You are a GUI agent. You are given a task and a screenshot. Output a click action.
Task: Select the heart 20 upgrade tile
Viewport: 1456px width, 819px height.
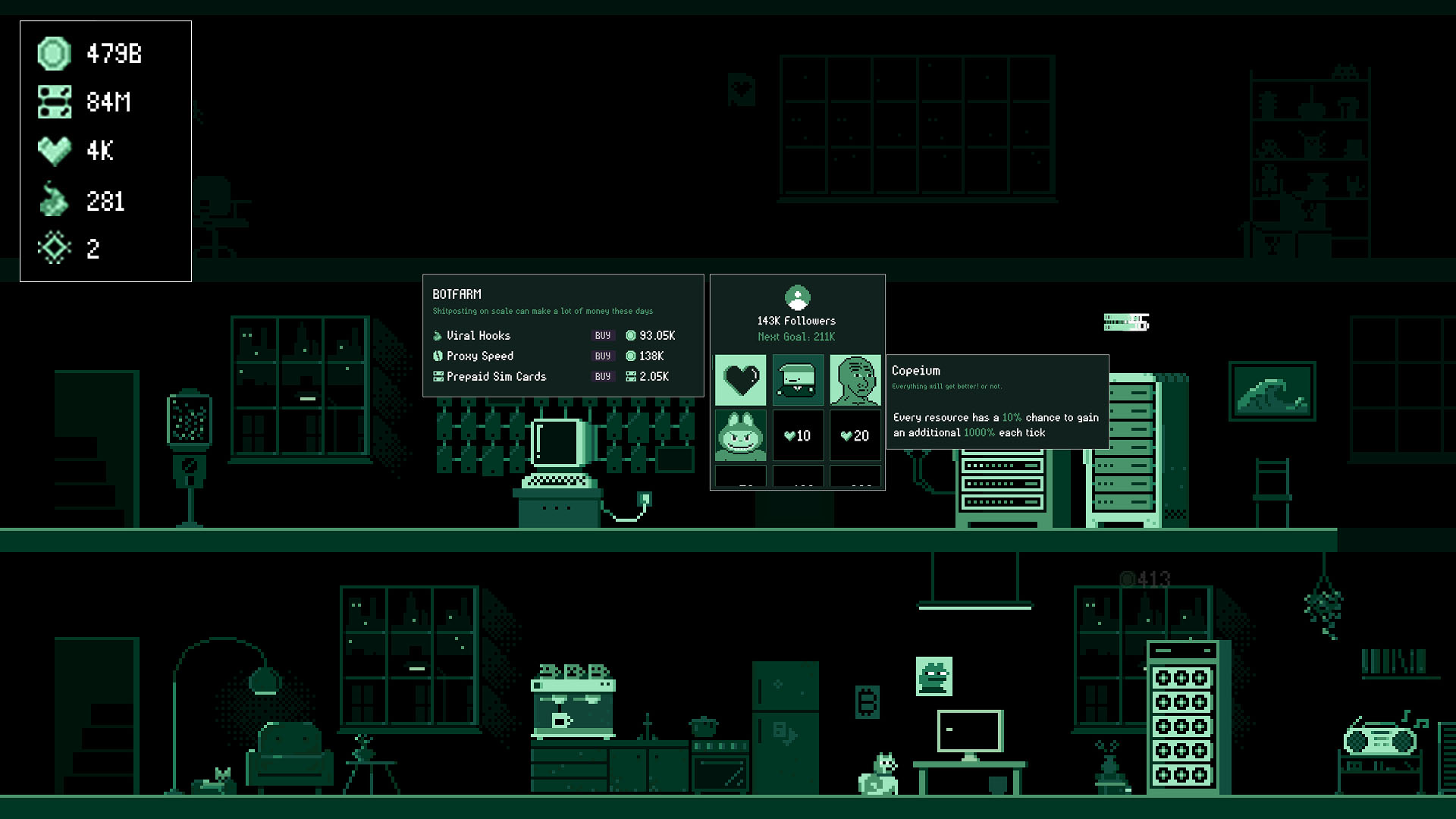pyautogui.click(x=855, y=435)
